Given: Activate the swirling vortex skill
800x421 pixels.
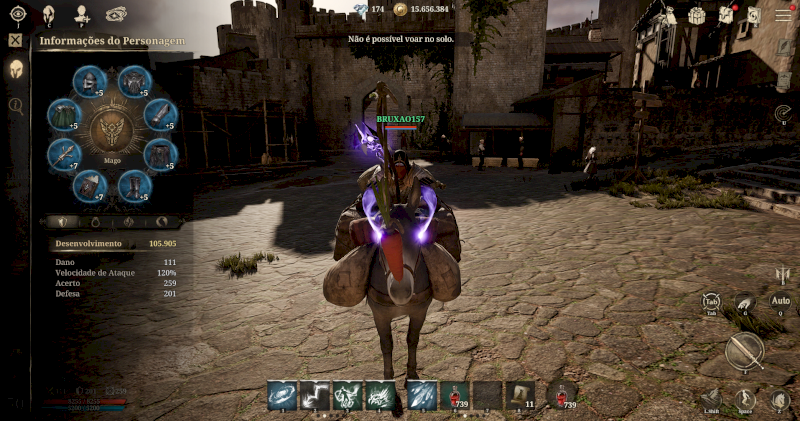Looking at the screenshot, I should (281, 396).
